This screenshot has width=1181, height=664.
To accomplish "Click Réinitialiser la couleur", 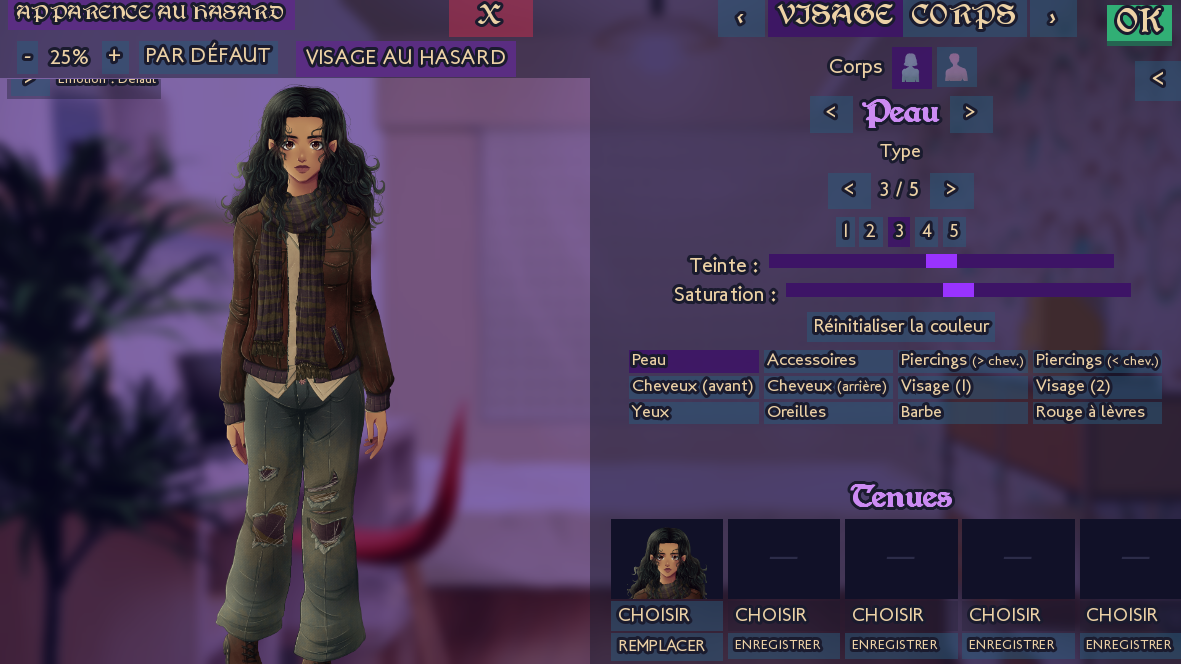I will pos(901,326).
